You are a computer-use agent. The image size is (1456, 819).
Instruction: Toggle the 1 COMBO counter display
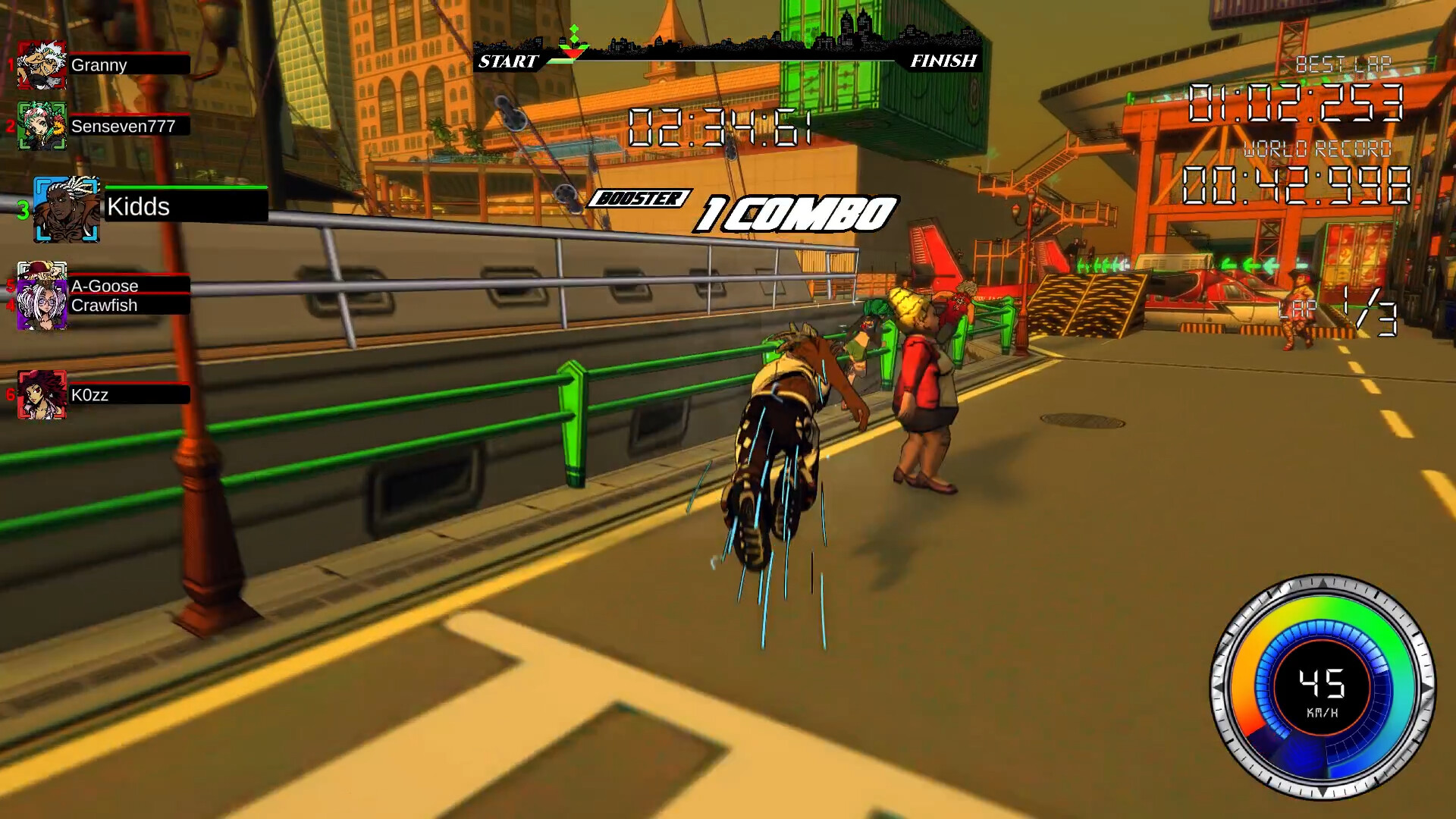[x=796, y=213]
